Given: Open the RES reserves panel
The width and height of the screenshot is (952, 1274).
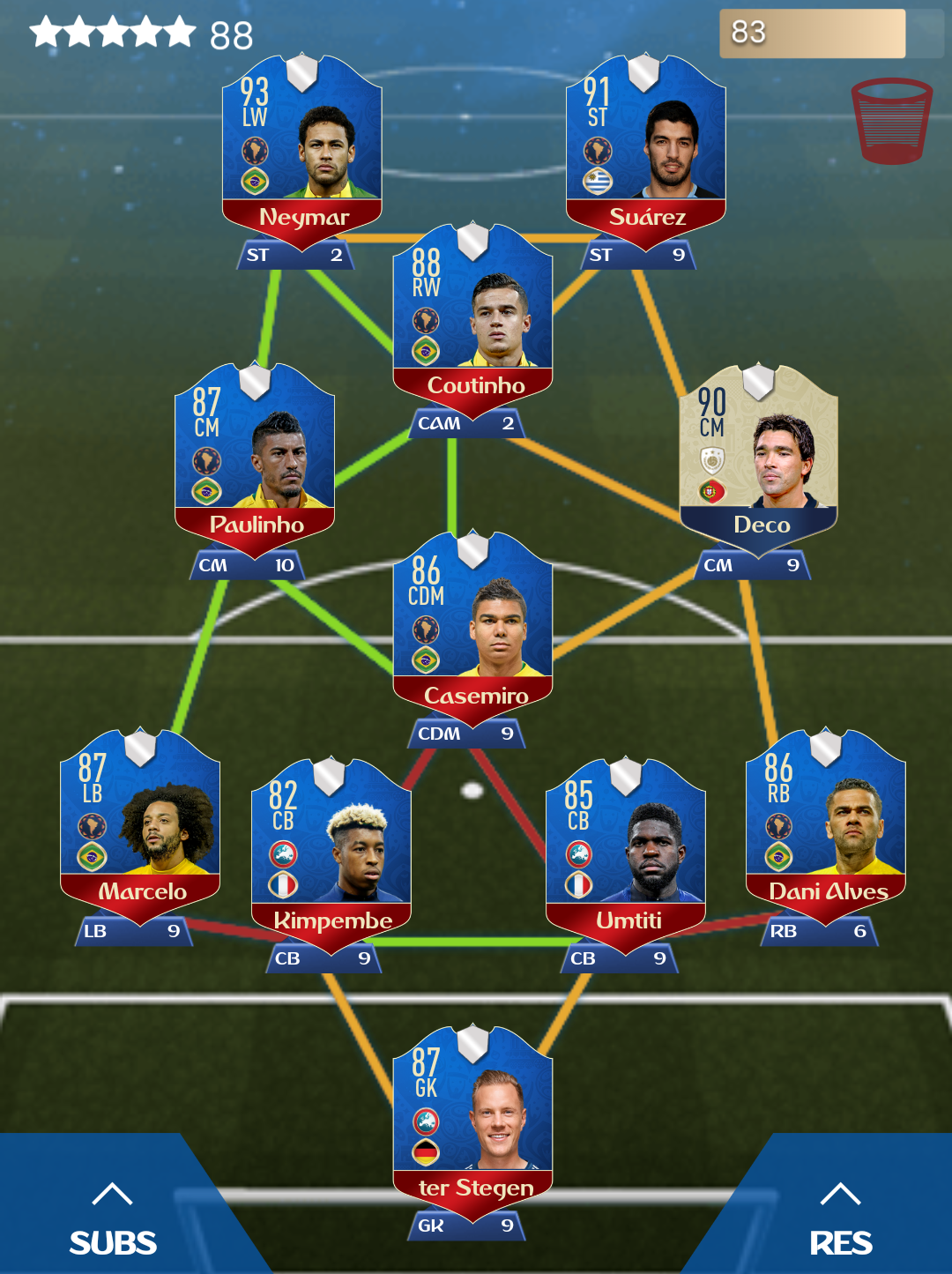Looking at the screenshot, I should tap(840, 1221).
